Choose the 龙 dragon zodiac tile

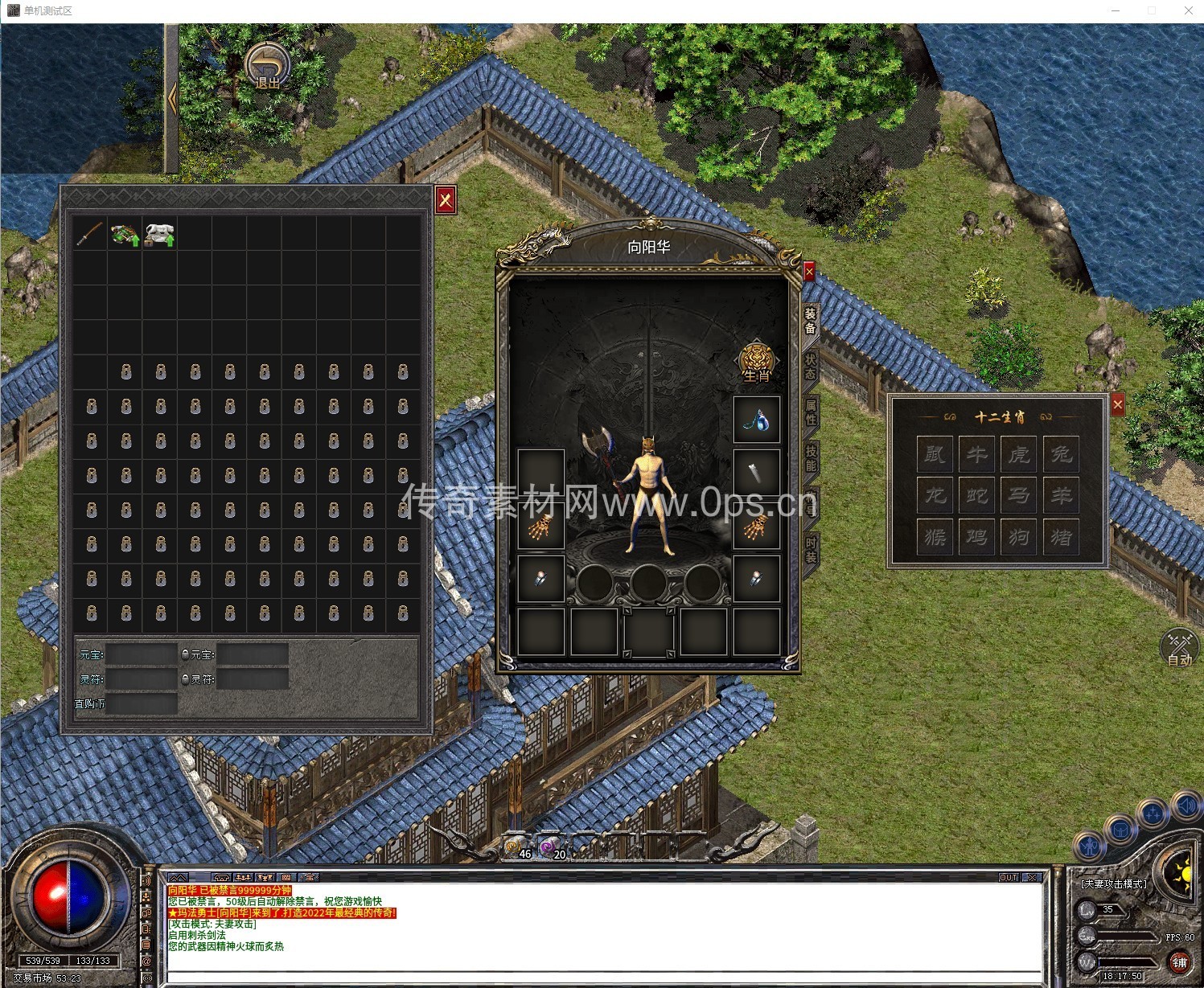pos(935,495)
